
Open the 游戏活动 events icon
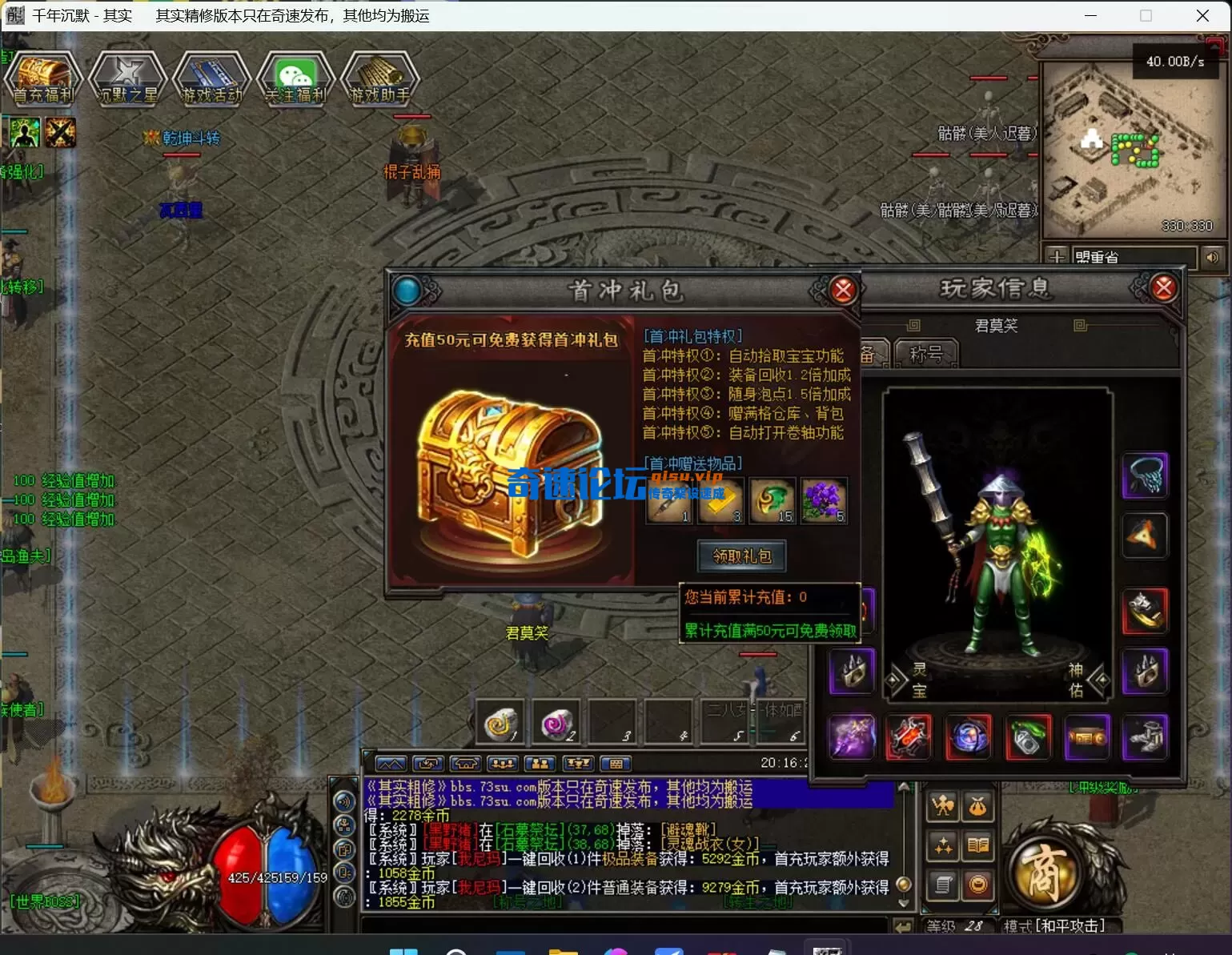coord(211,78)
